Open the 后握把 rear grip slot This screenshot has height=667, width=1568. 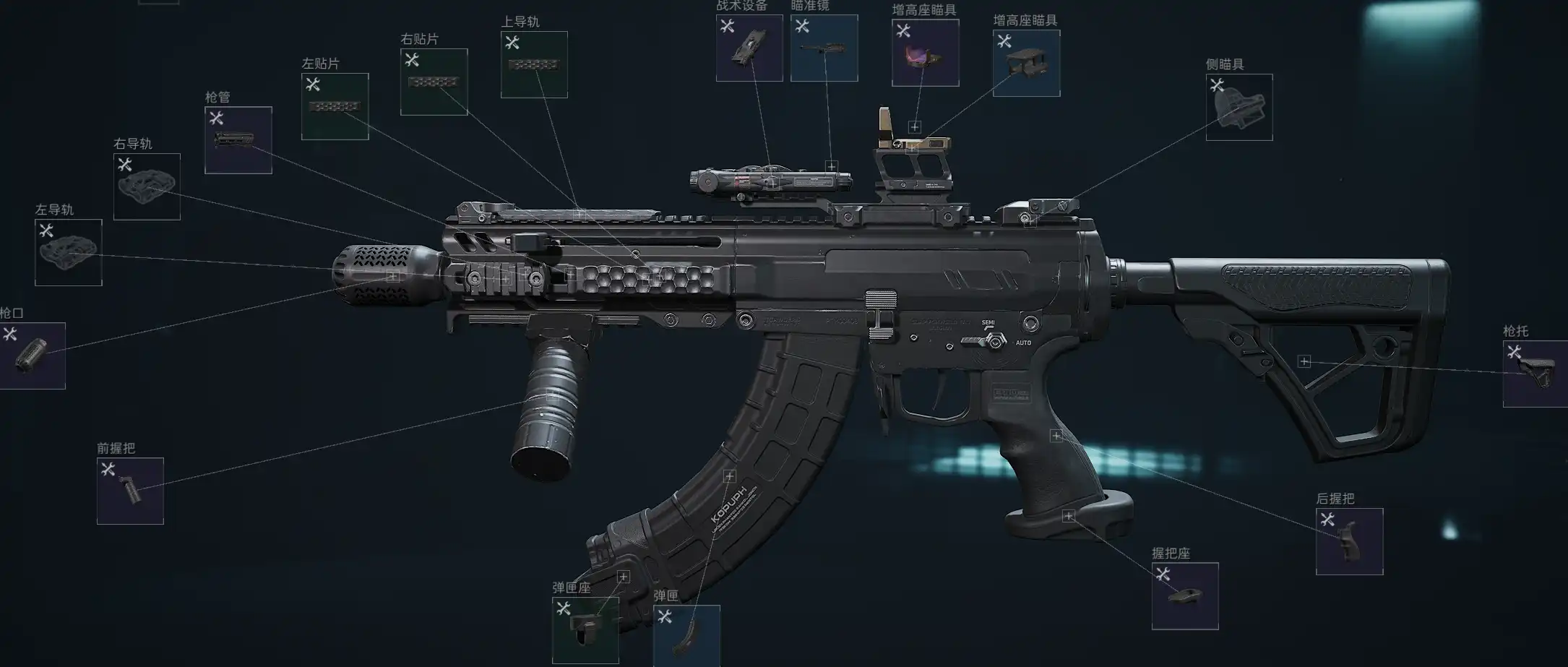pyautogui.click(x=1349, y=541)
